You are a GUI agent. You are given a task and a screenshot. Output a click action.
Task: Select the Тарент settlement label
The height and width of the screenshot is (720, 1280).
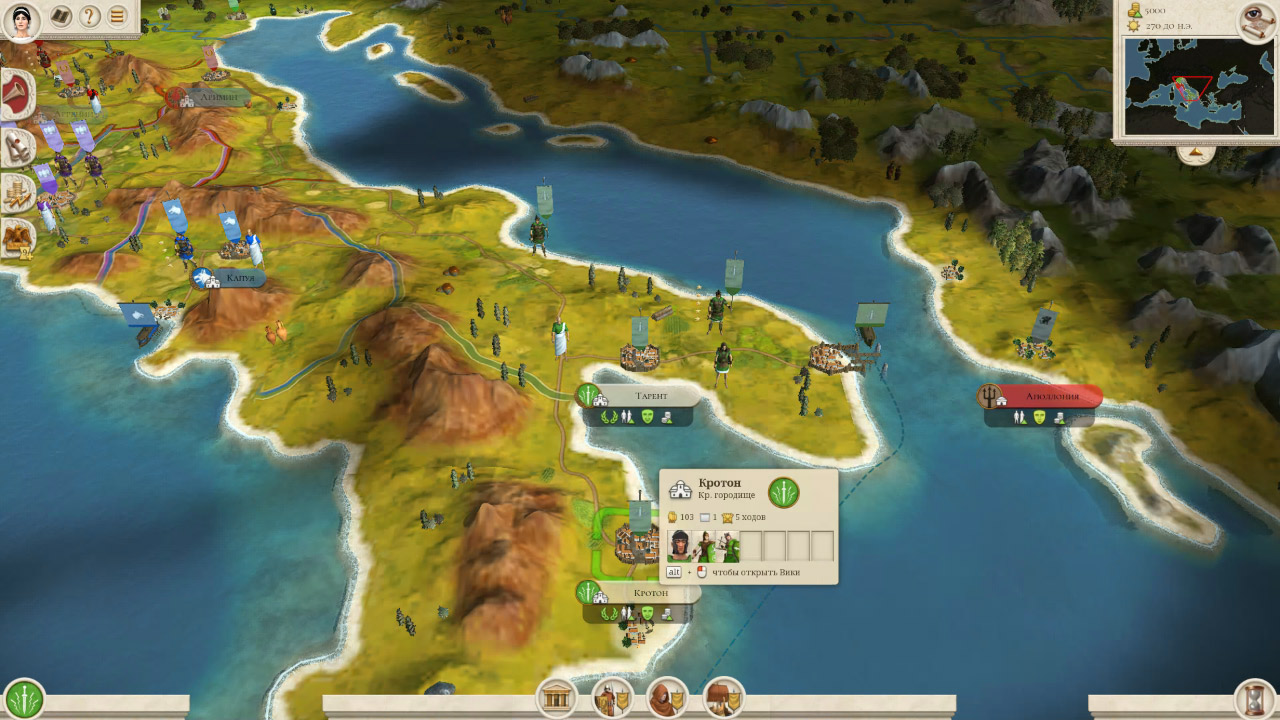651,396
